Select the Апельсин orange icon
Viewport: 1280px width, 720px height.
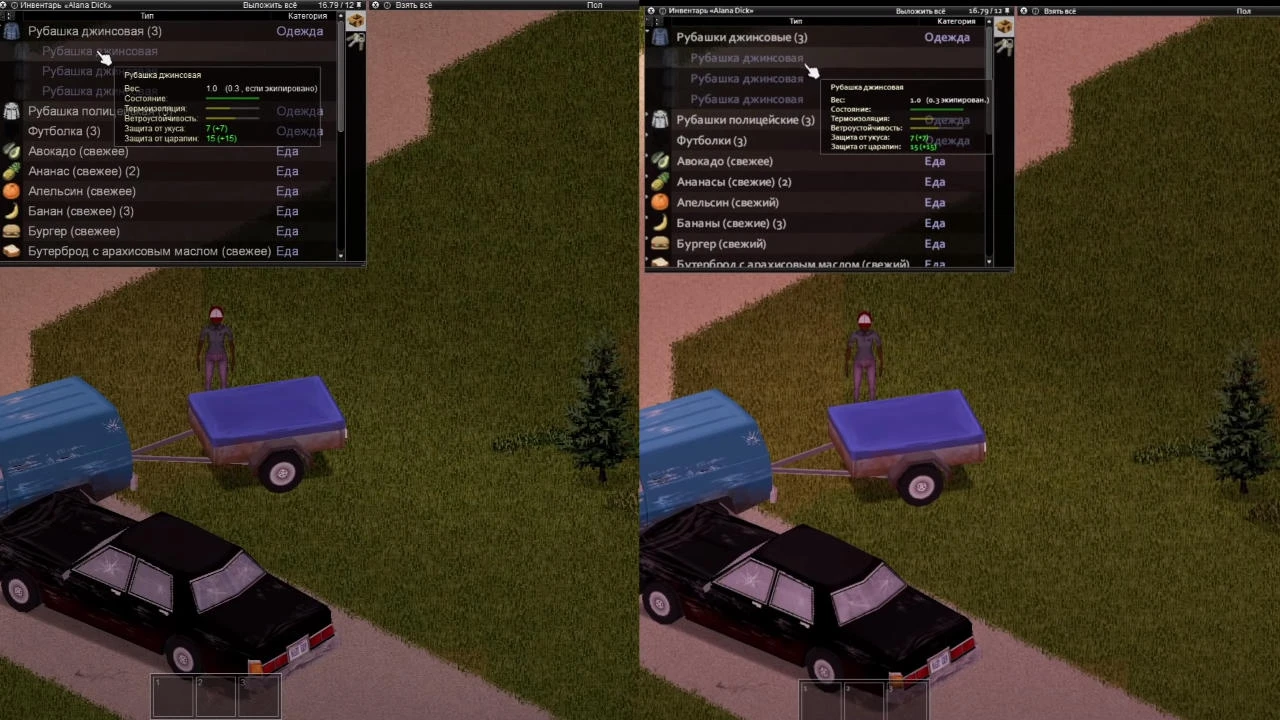point(13,191)
